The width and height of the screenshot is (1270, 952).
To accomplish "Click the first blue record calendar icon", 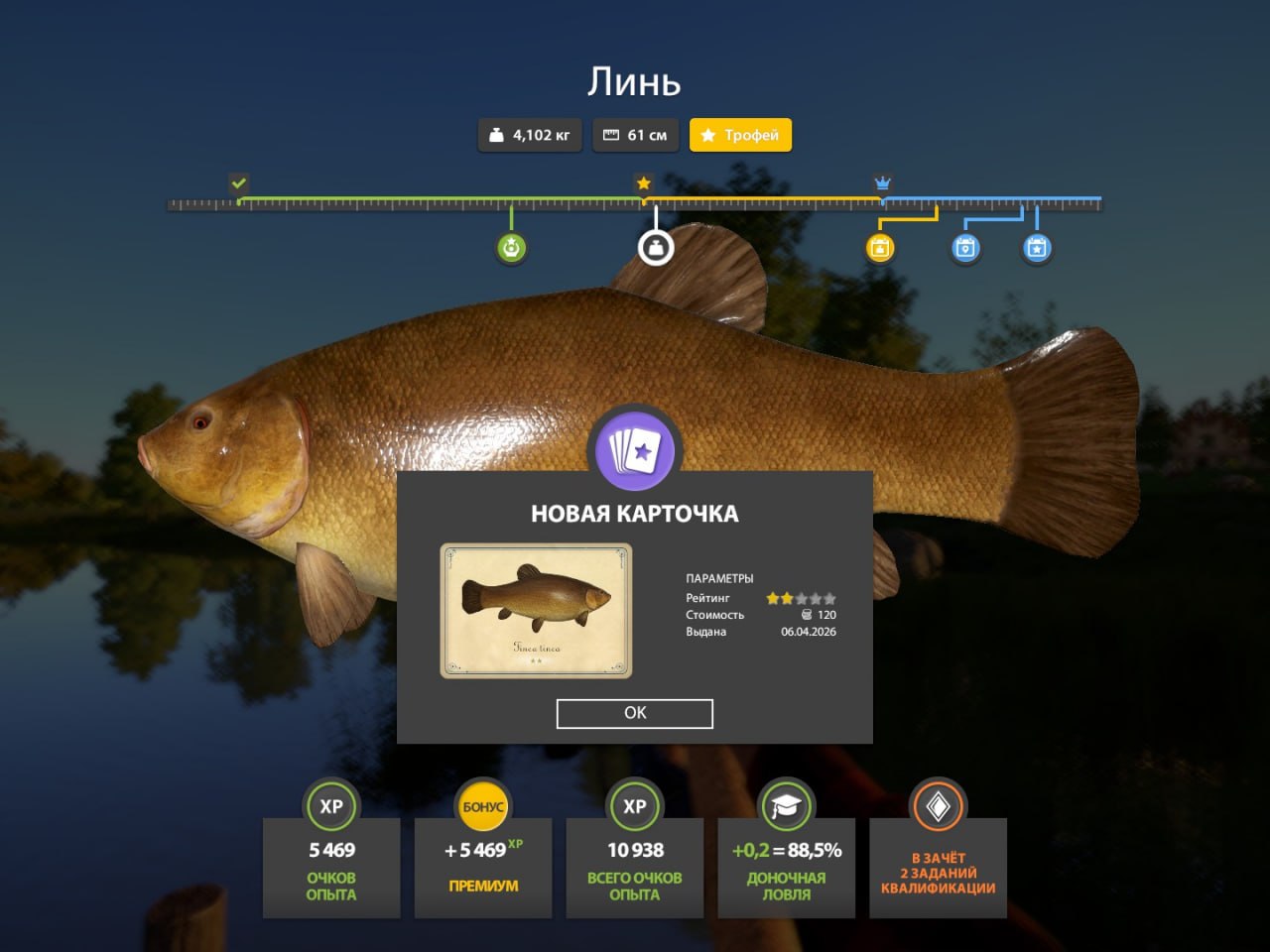I will pos(963,248).
